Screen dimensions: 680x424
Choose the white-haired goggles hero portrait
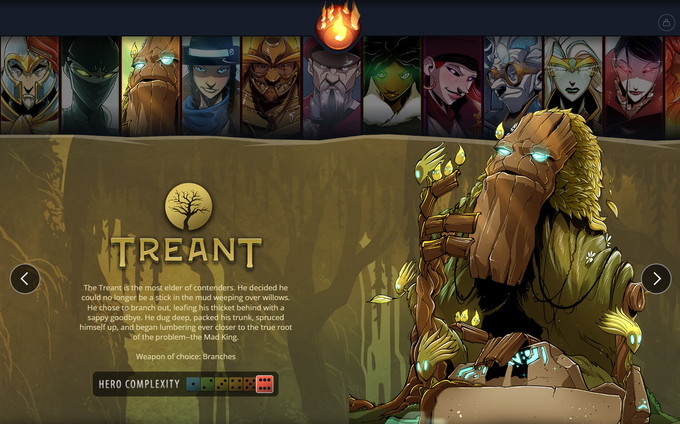pyautogui.click(x=513, y=86)
